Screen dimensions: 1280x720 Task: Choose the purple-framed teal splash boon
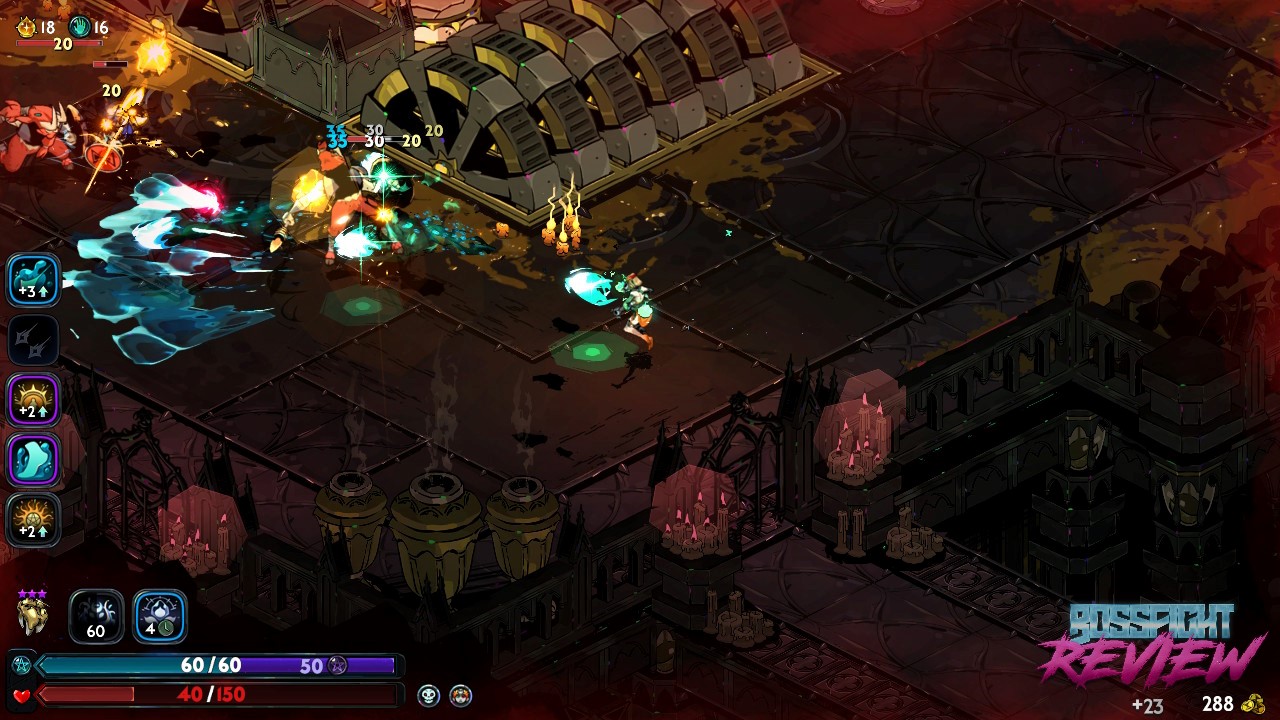34,460
